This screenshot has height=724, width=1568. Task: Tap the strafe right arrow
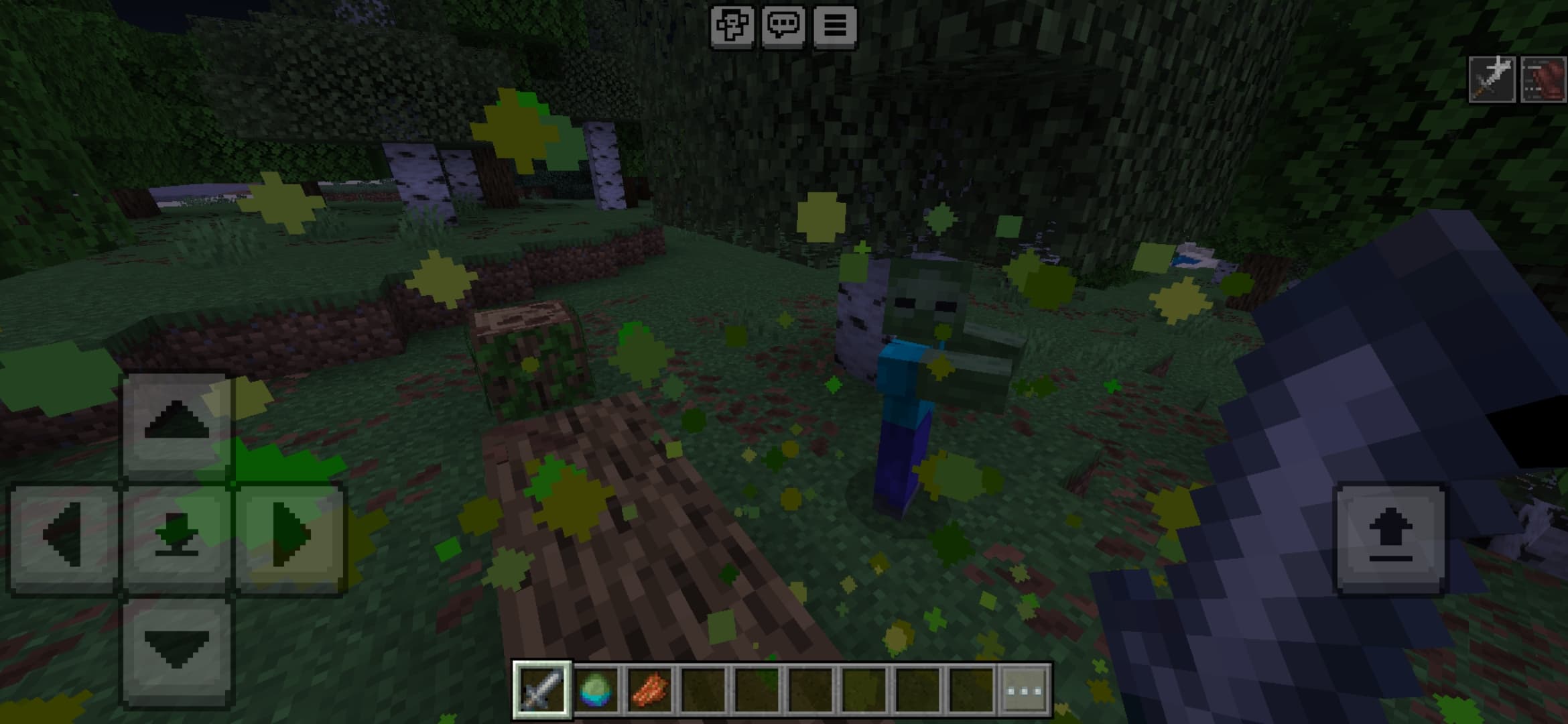tap(289, 537)
